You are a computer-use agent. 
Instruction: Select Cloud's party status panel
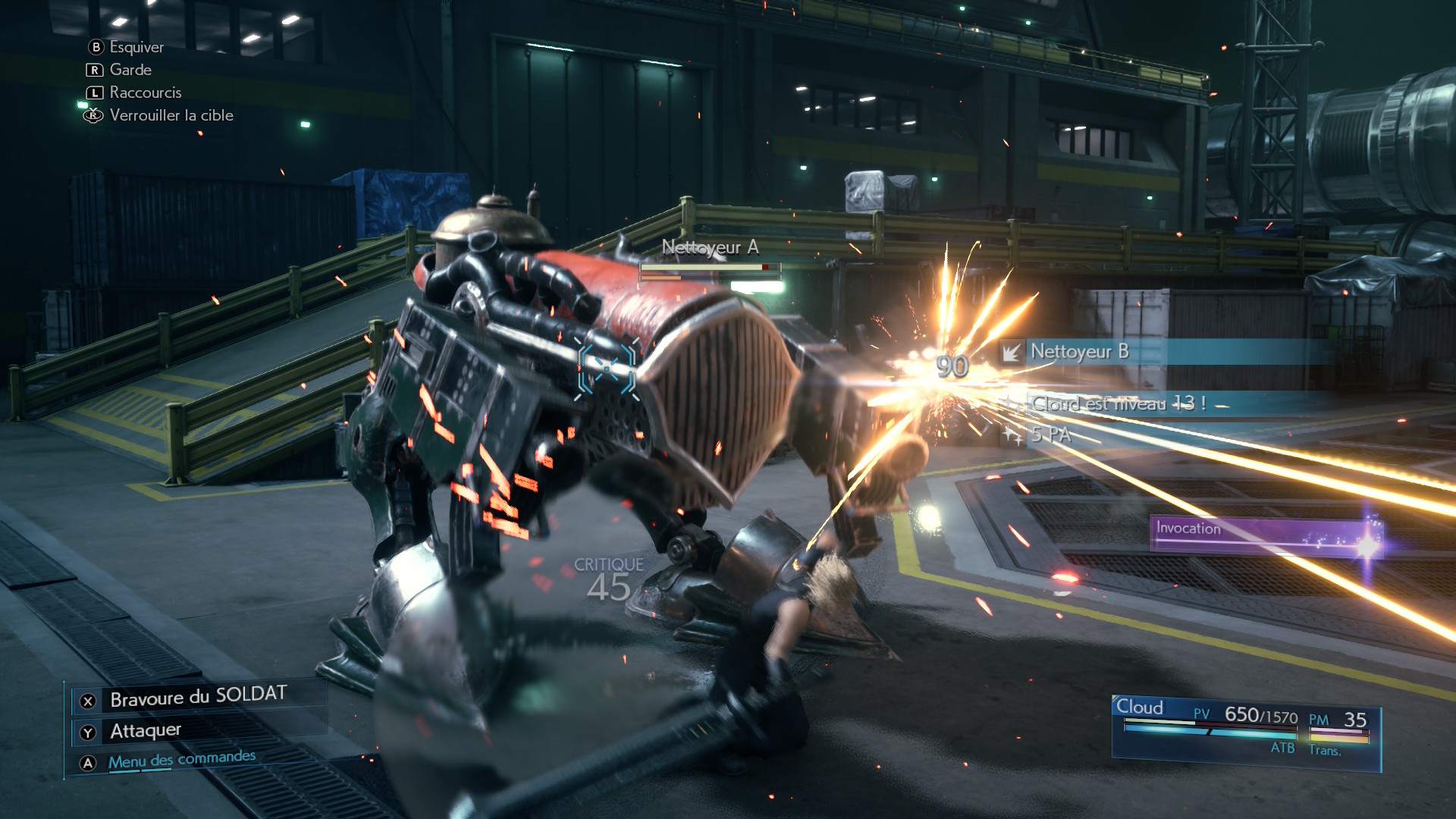1245,731
